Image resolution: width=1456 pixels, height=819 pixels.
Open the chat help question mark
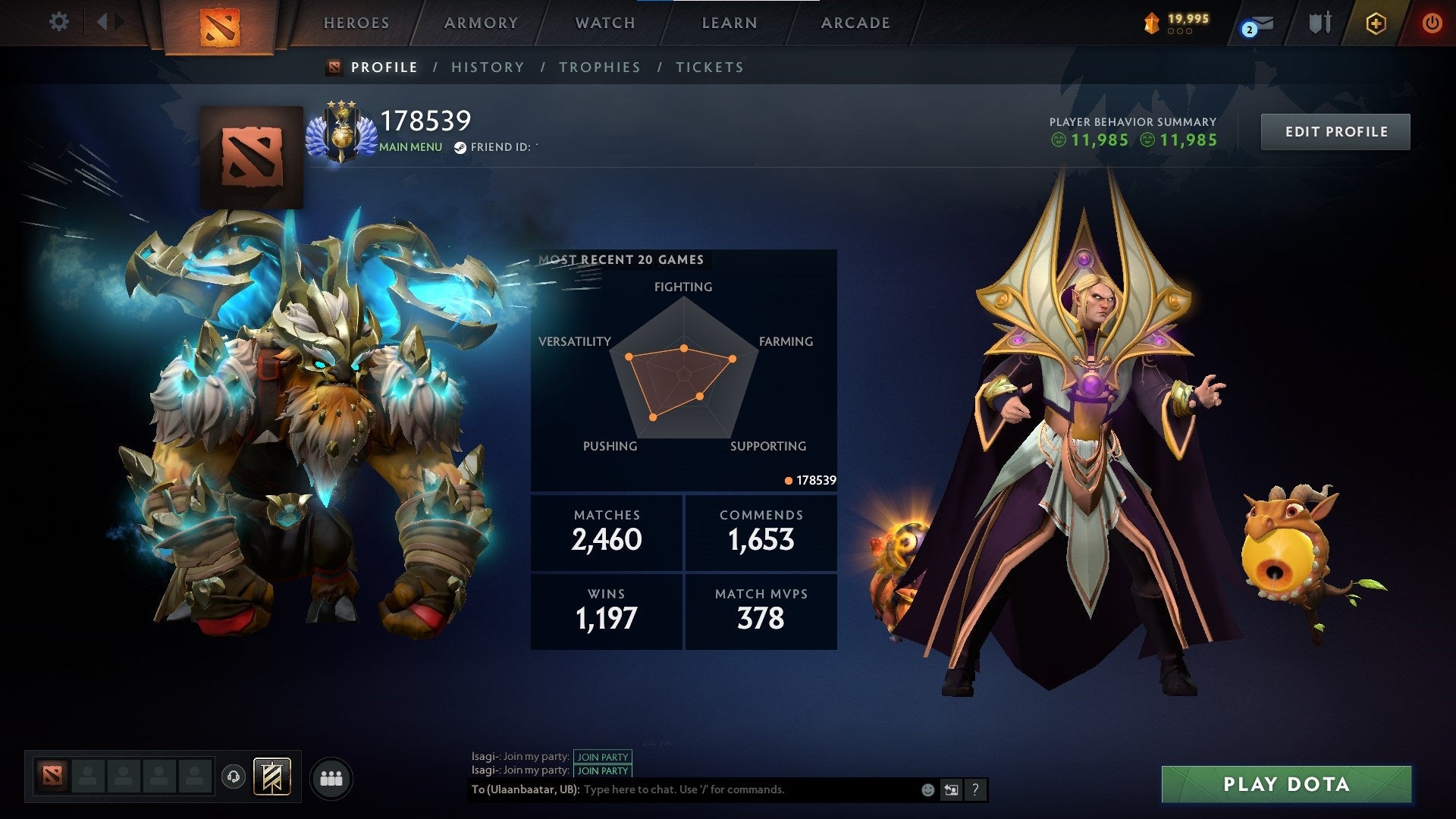tap(974, 789)
